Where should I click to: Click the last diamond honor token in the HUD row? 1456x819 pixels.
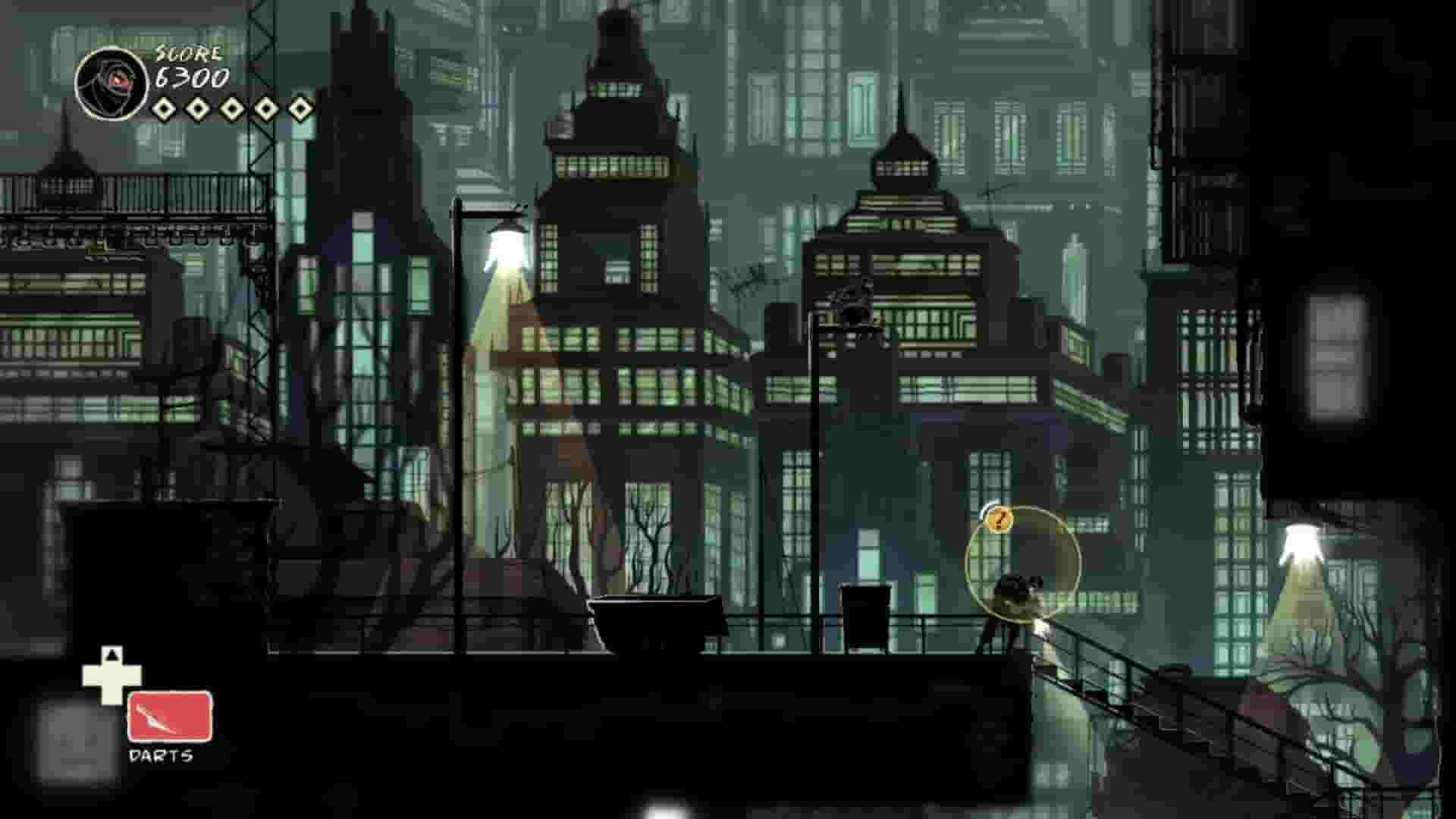click(300, 108)
